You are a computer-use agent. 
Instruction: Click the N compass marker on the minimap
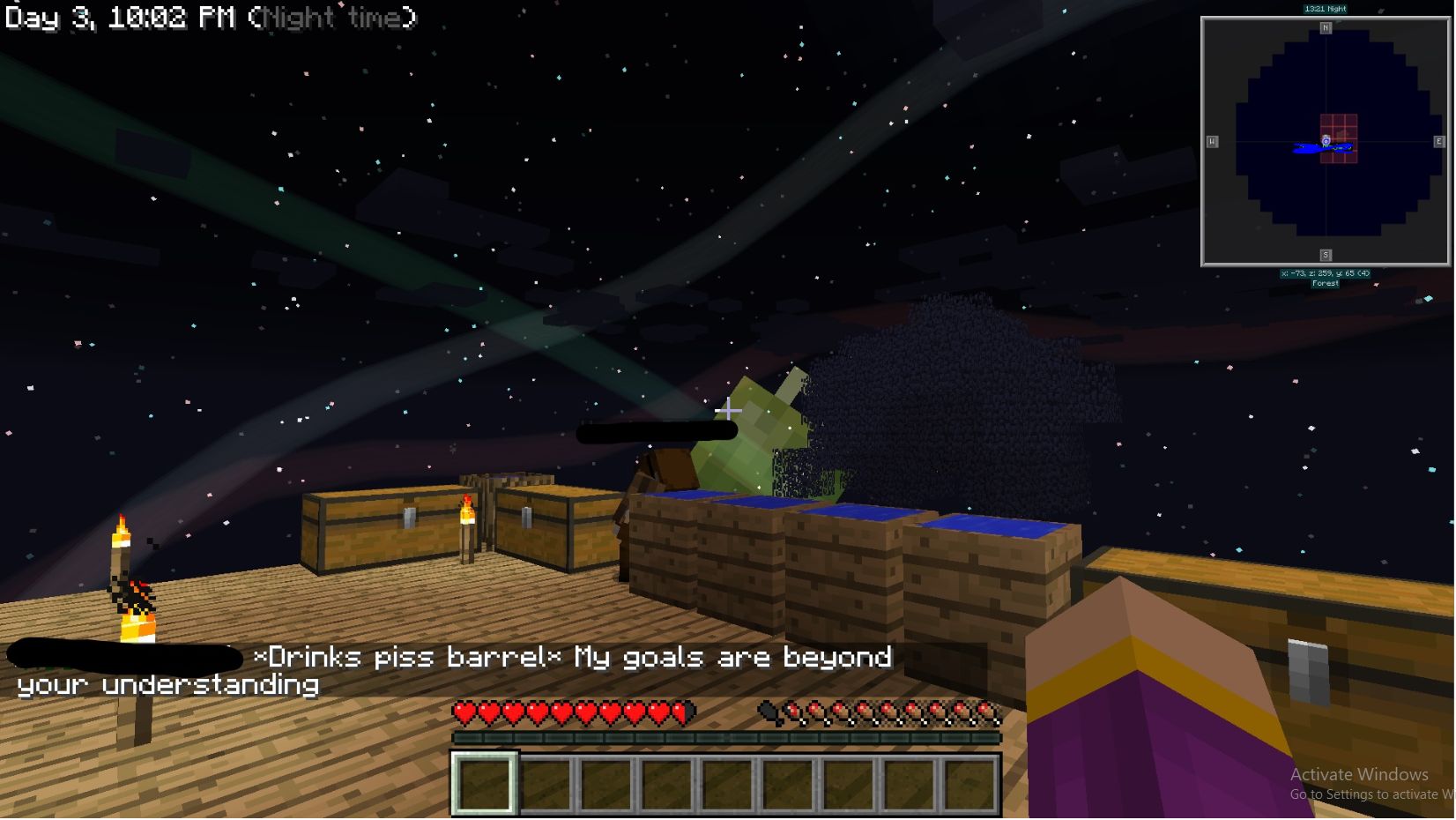point(1326,27)
